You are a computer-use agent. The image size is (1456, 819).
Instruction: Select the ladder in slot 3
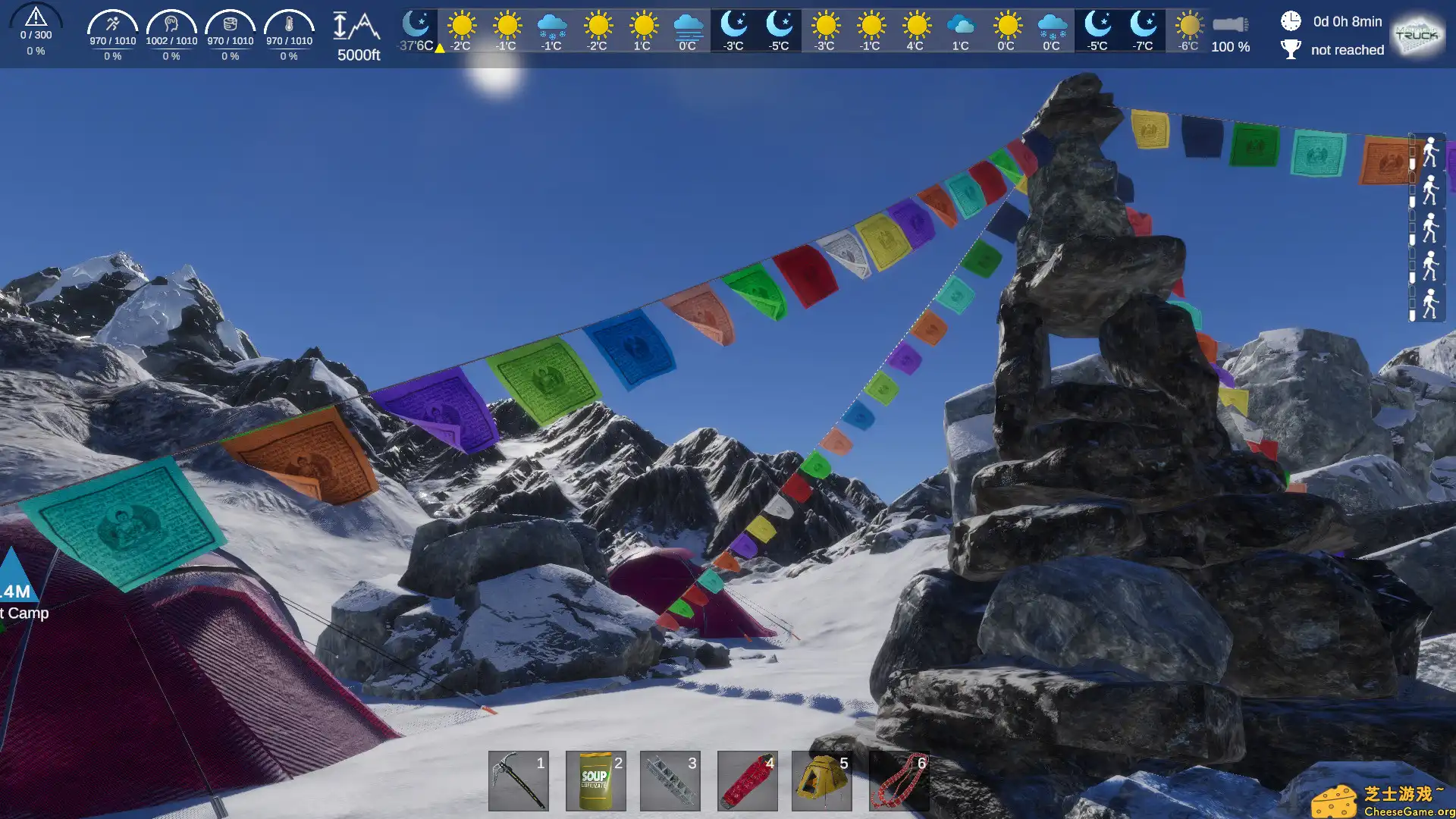[670, 780]
